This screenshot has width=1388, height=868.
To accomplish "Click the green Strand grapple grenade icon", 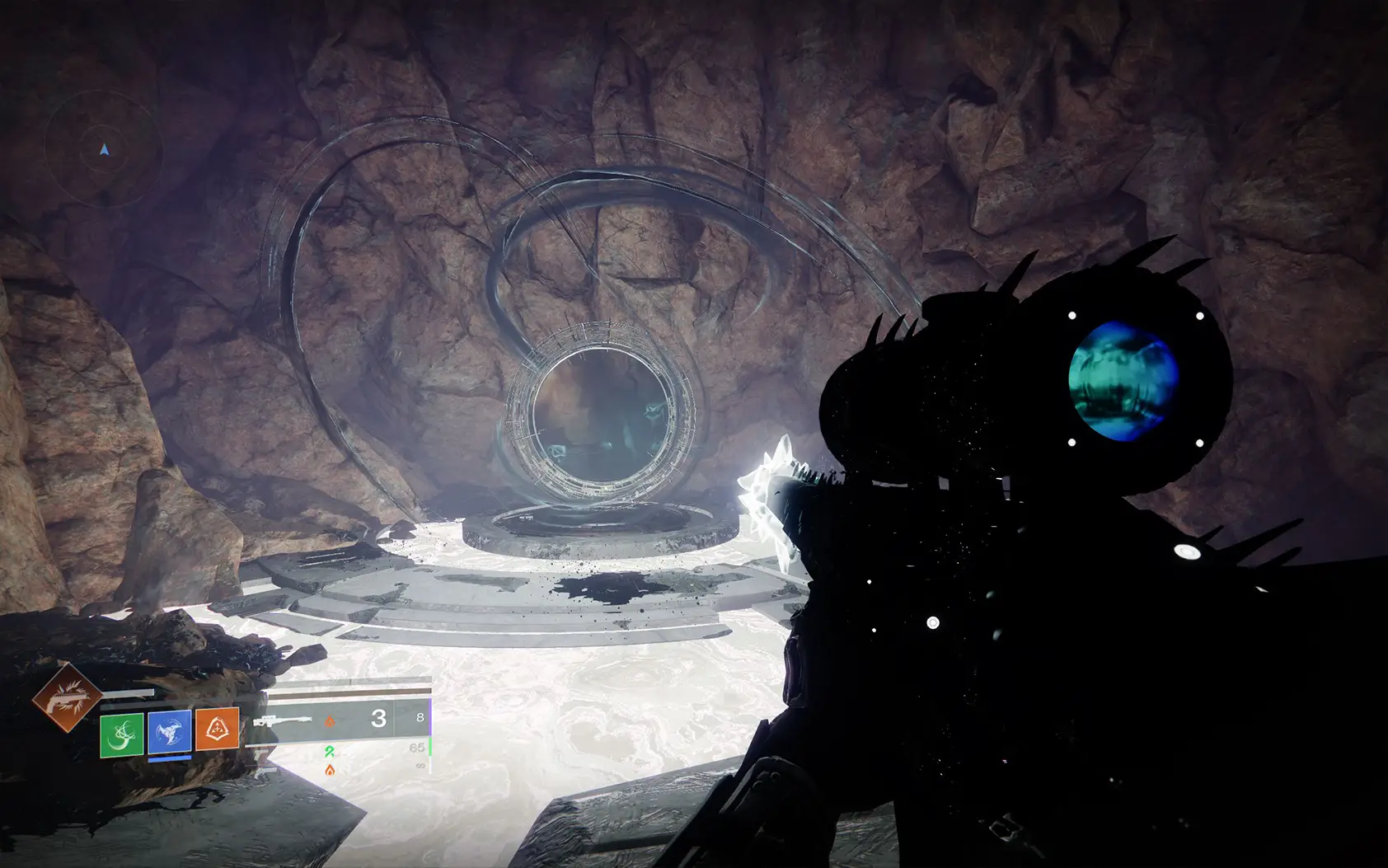I will coord(123,735).
